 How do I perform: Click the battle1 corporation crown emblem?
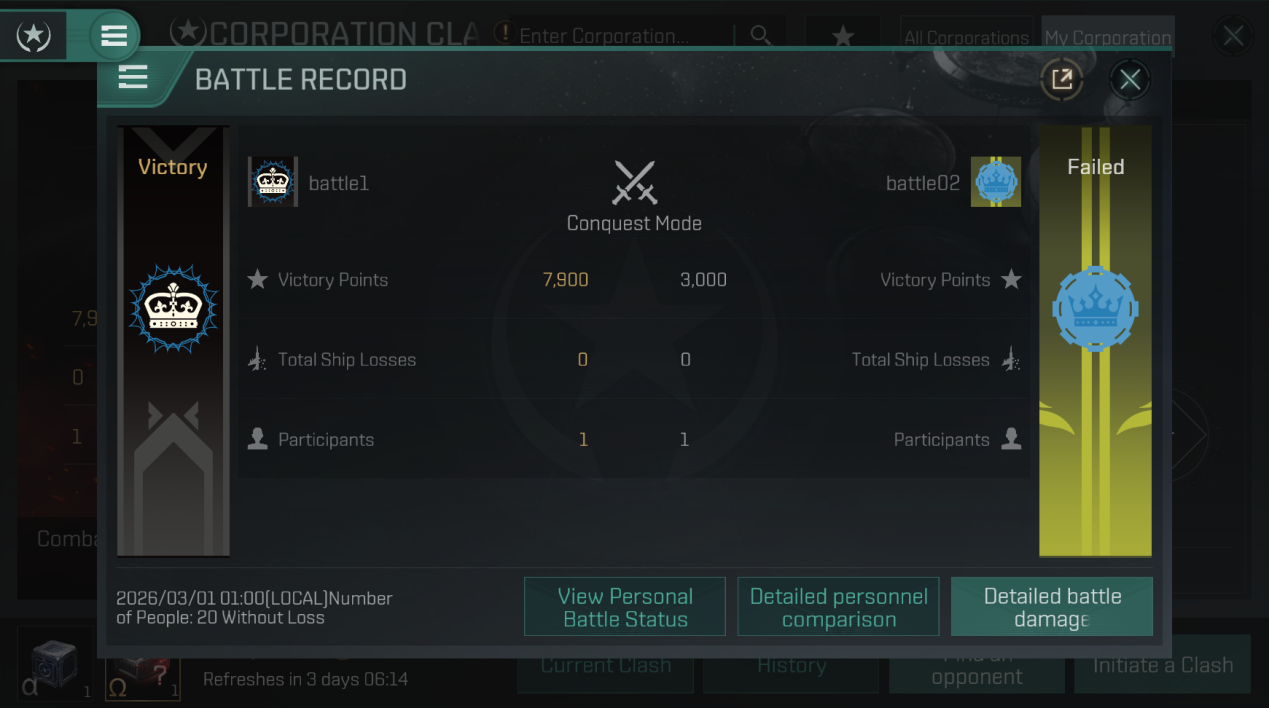273,182
